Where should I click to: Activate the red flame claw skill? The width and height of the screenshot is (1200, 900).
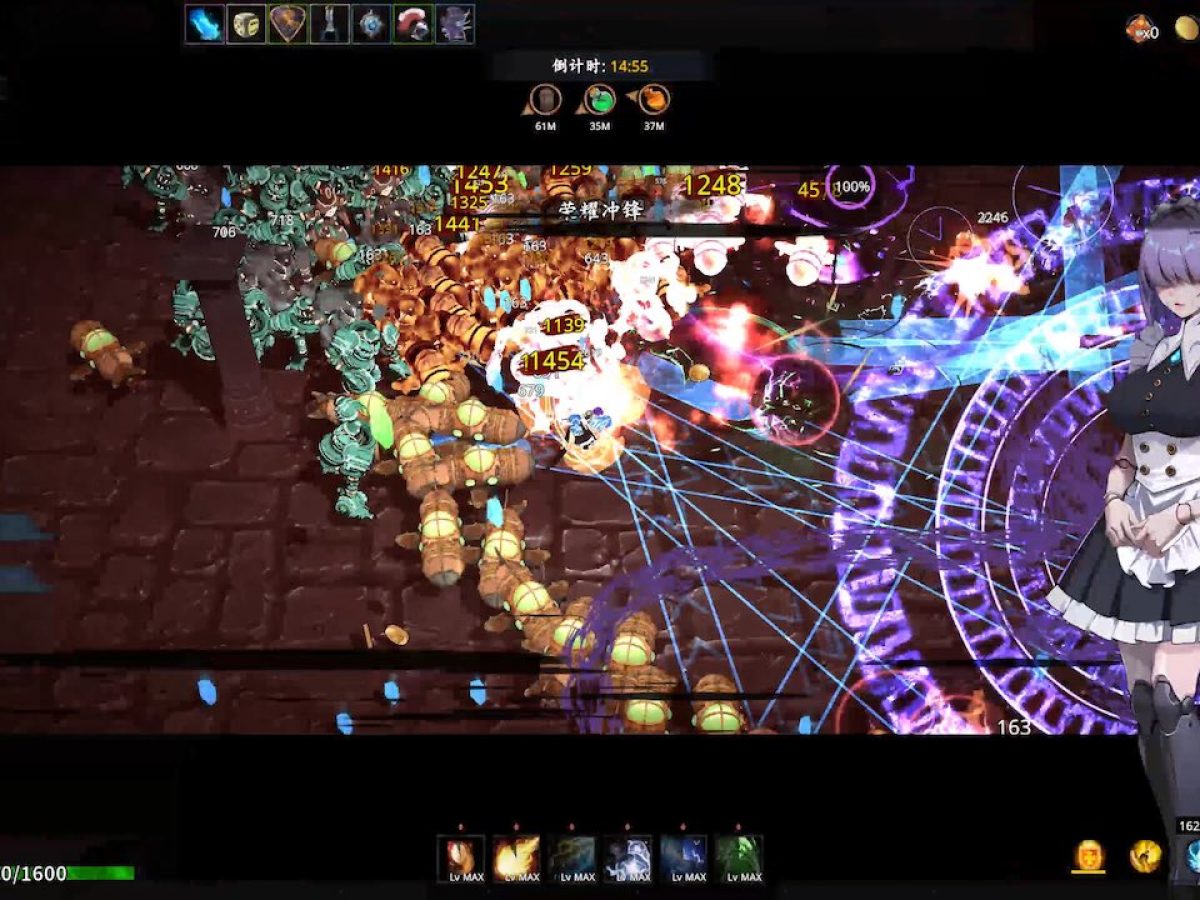[461, 858]
